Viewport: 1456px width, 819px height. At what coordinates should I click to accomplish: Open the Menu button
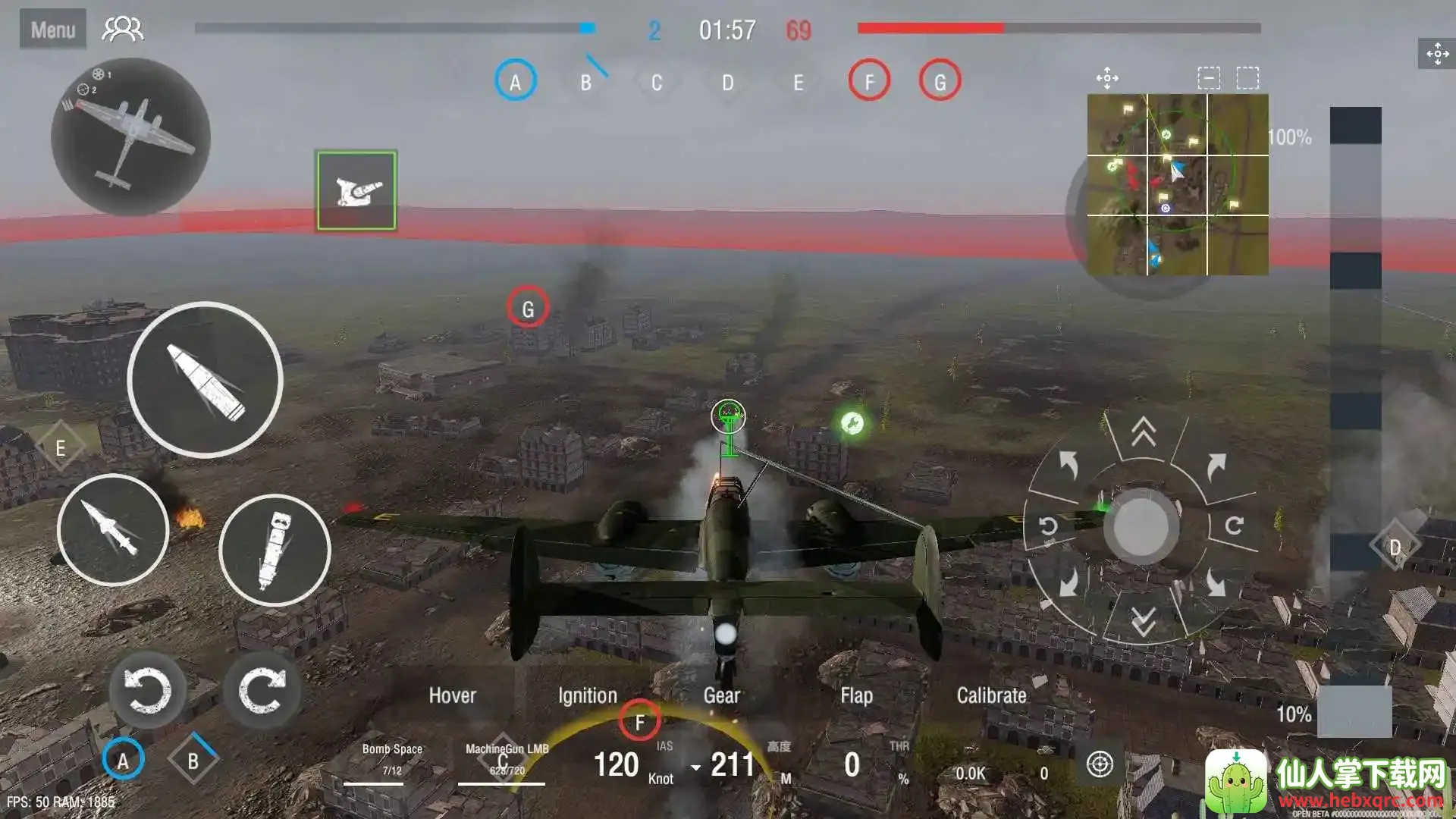52,30
